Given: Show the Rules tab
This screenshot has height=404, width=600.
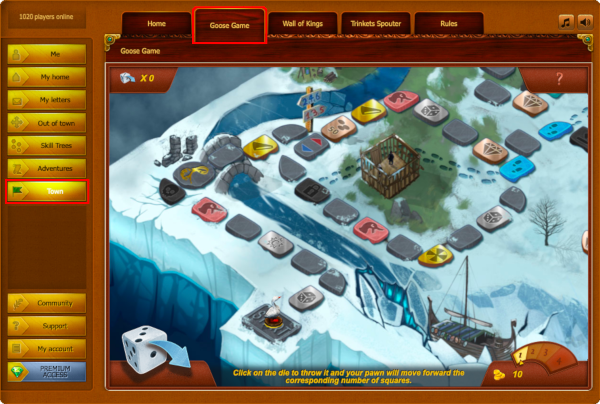Looking at the screenshot, I should coord(448,24).
